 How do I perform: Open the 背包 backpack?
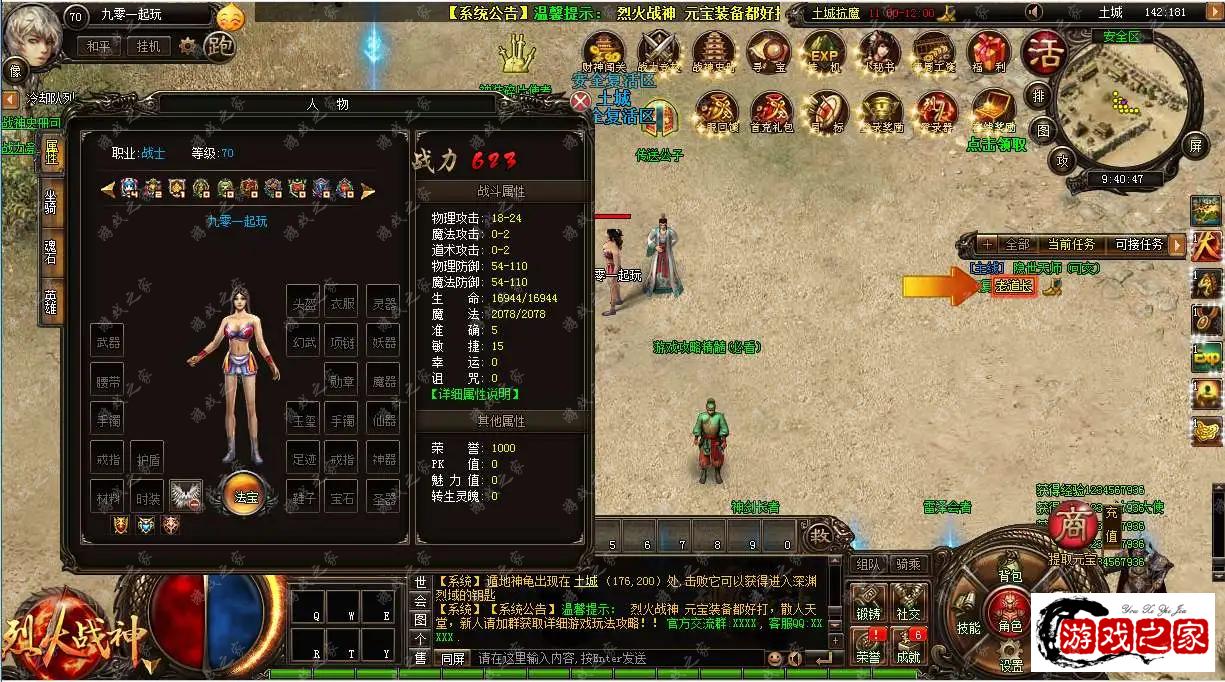pos(1010,576)
